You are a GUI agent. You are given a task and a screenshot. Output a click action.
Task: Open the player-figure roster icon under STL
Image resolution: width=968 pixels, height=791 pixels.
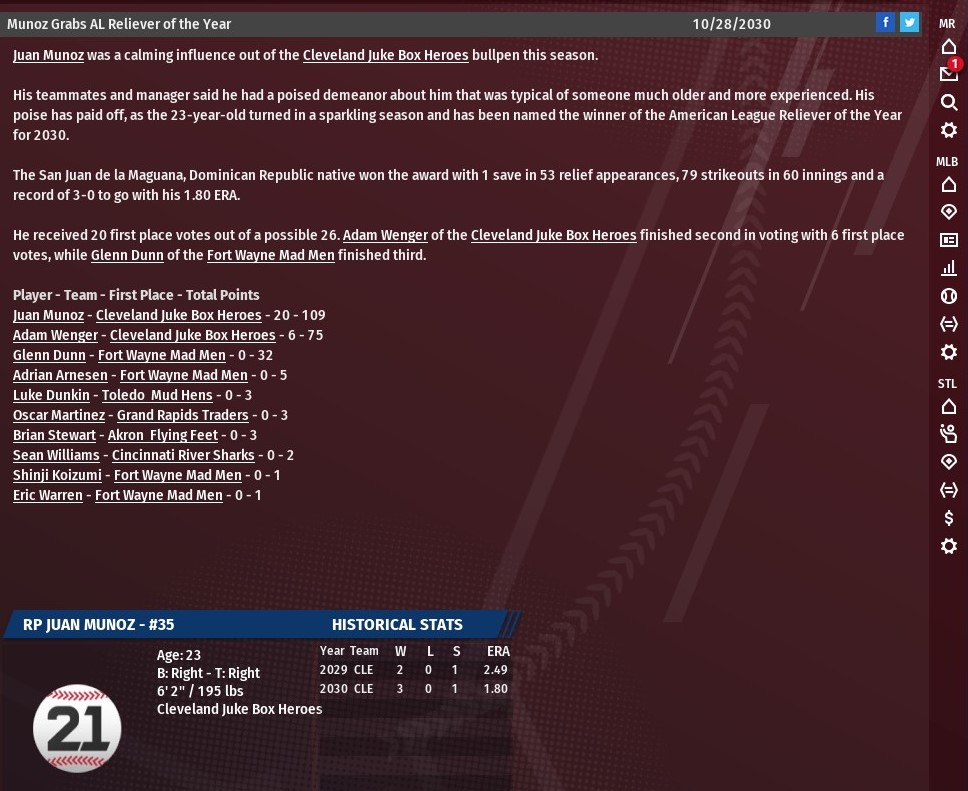949,434
